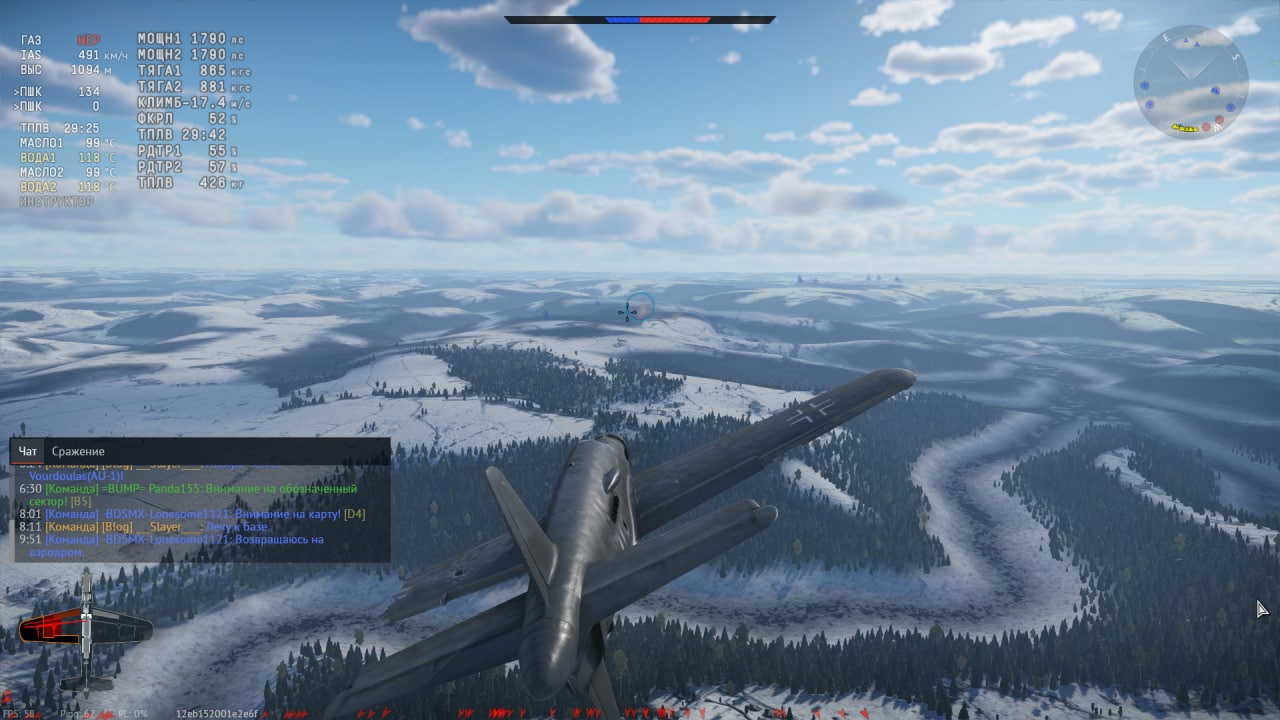
Task: Click the circular minimap
Action: tap(1190, 83)
